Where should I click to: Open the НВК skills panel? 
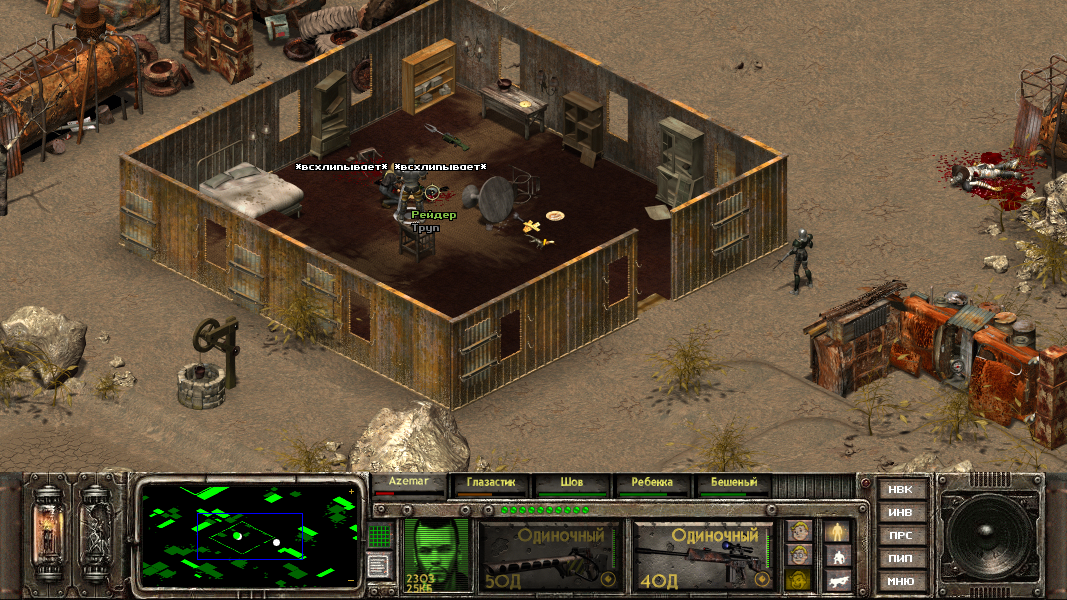[x=900, y=490]
